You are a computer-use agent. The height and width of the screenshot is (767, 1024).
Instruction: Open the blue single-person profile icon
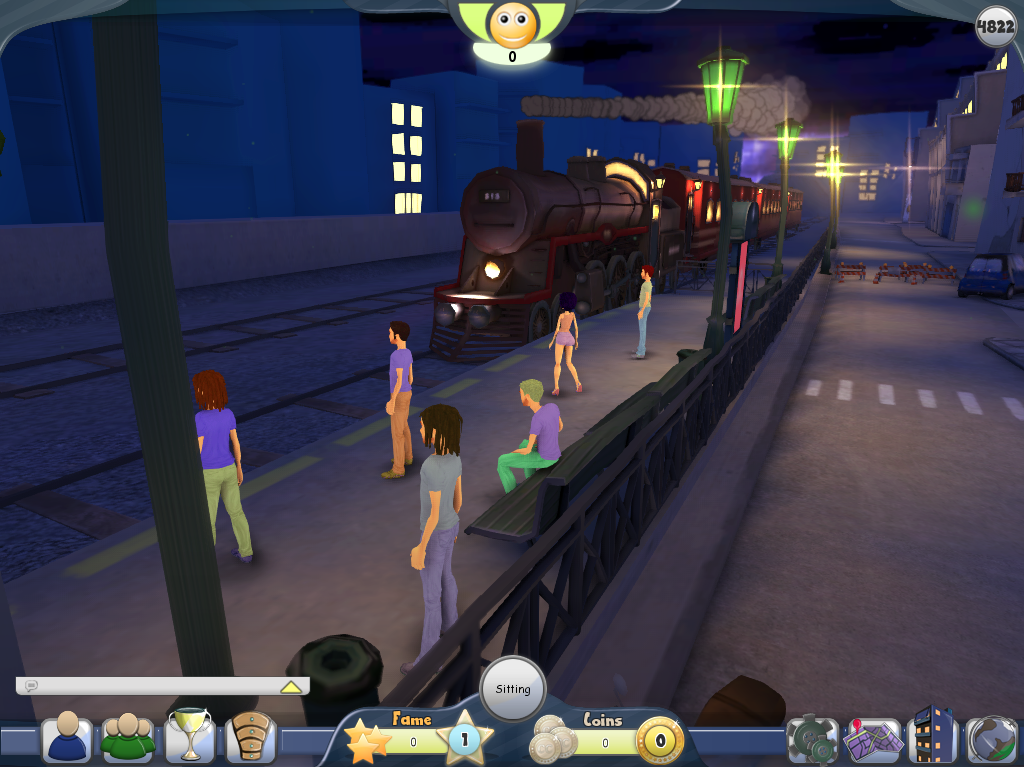[x=68, y=738]
